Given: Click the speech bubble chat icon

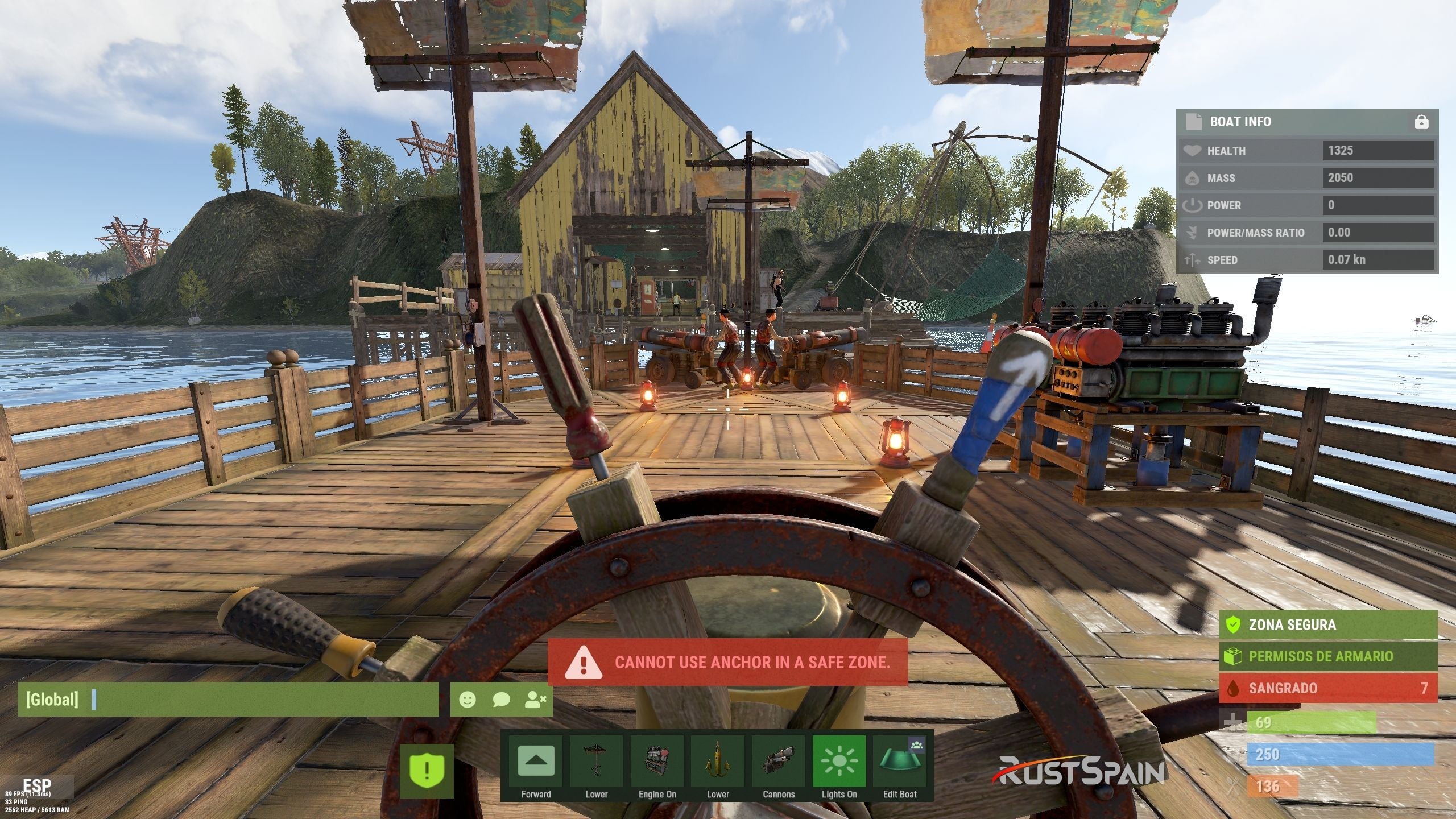Looking at the screenshot, I should (501, 700).
